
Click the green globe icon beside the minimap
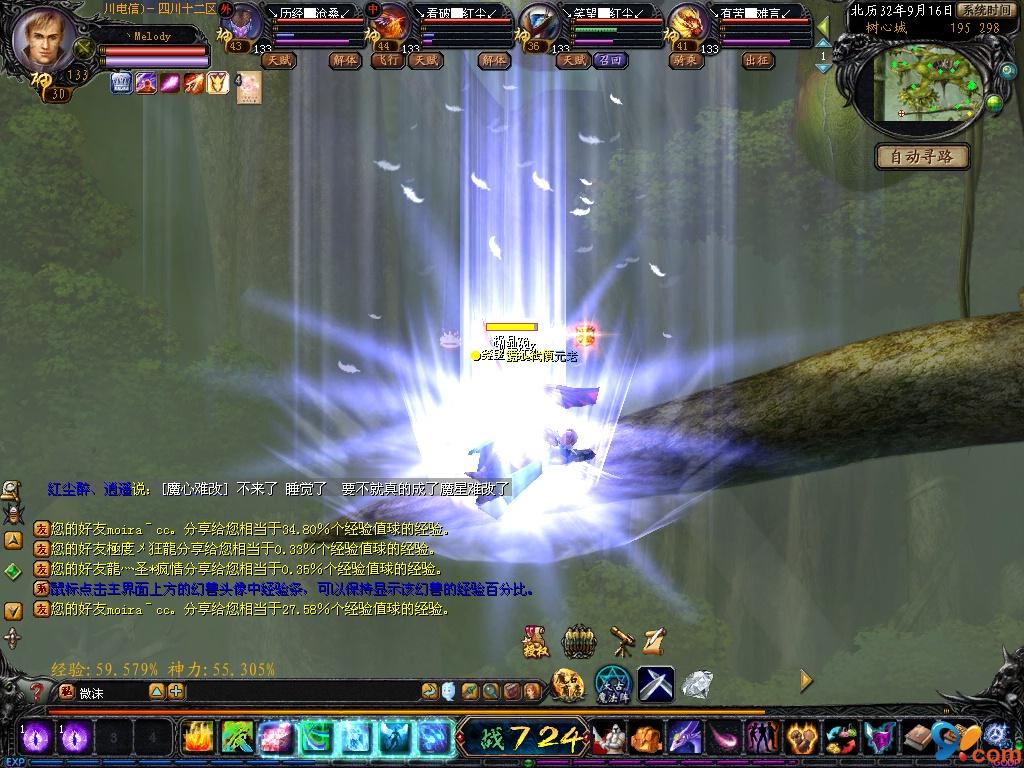pyautogui.click(x=993, y=102)
